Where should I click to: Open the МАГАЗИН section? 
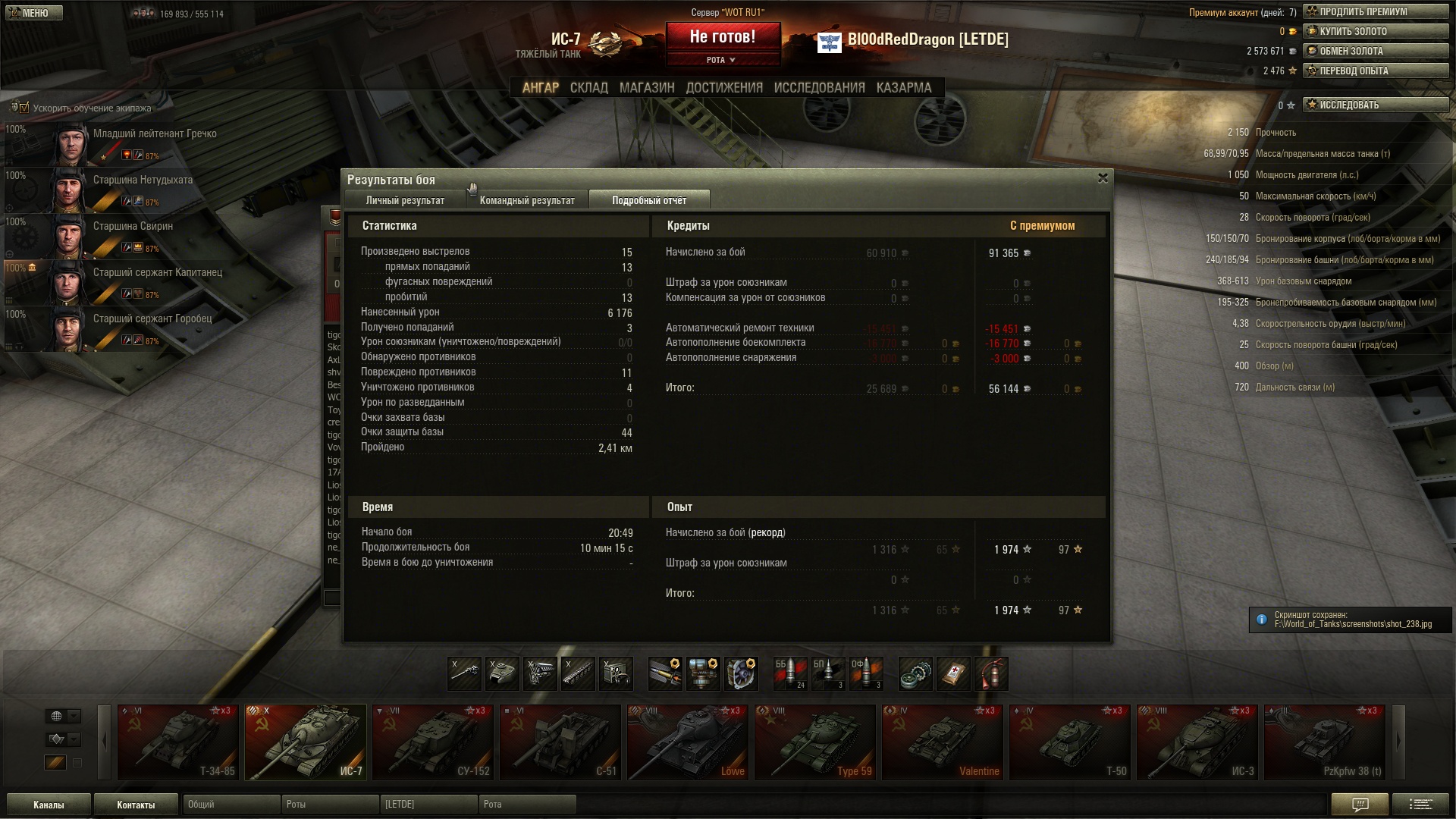646,88
